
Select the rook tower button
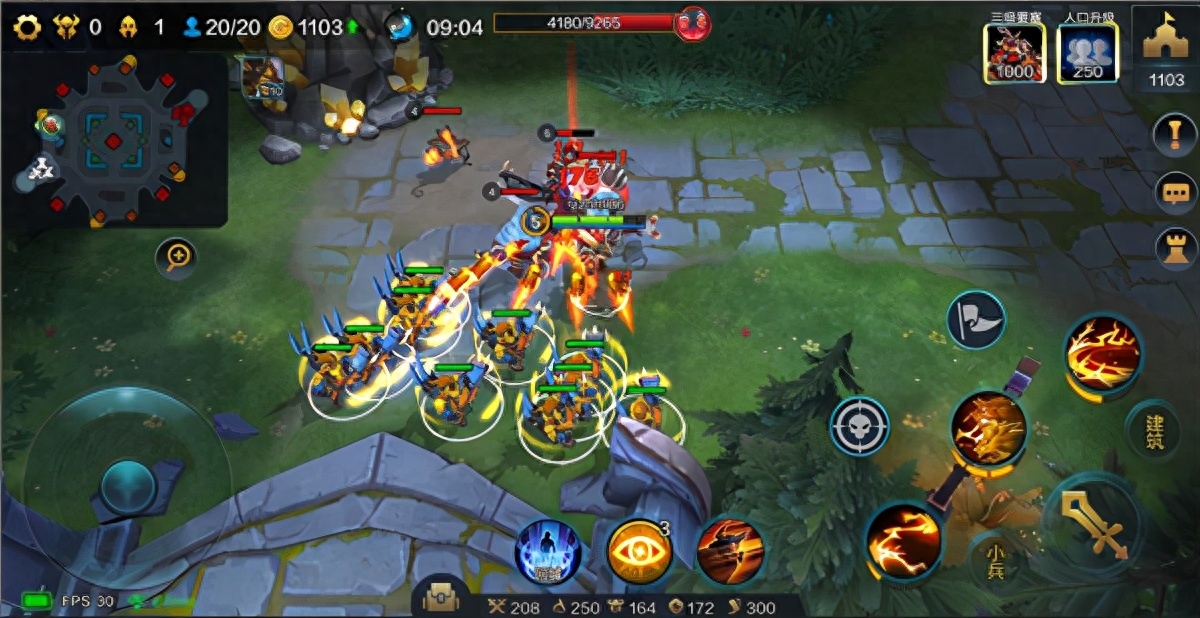pos(1174,249)
